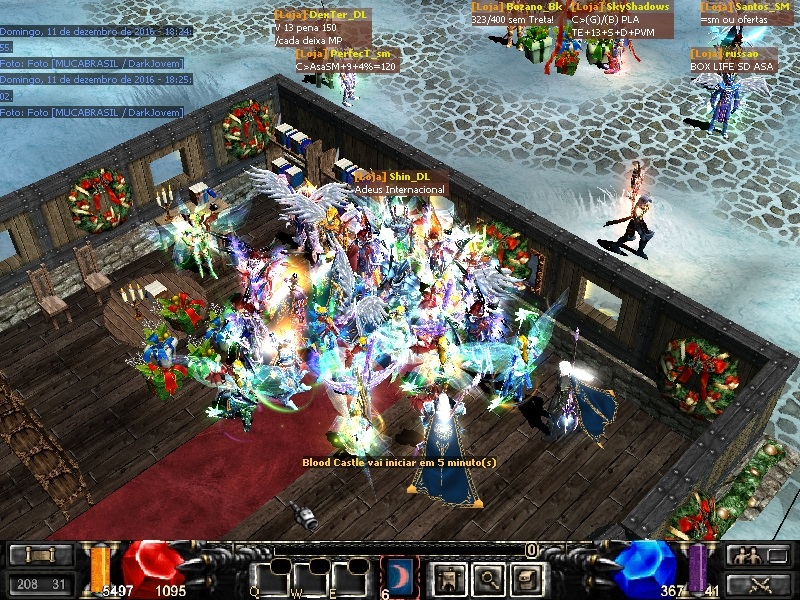The image size is (800, 600).
Task: Select the Q potion hotkey slot
Action: (266, 578)
